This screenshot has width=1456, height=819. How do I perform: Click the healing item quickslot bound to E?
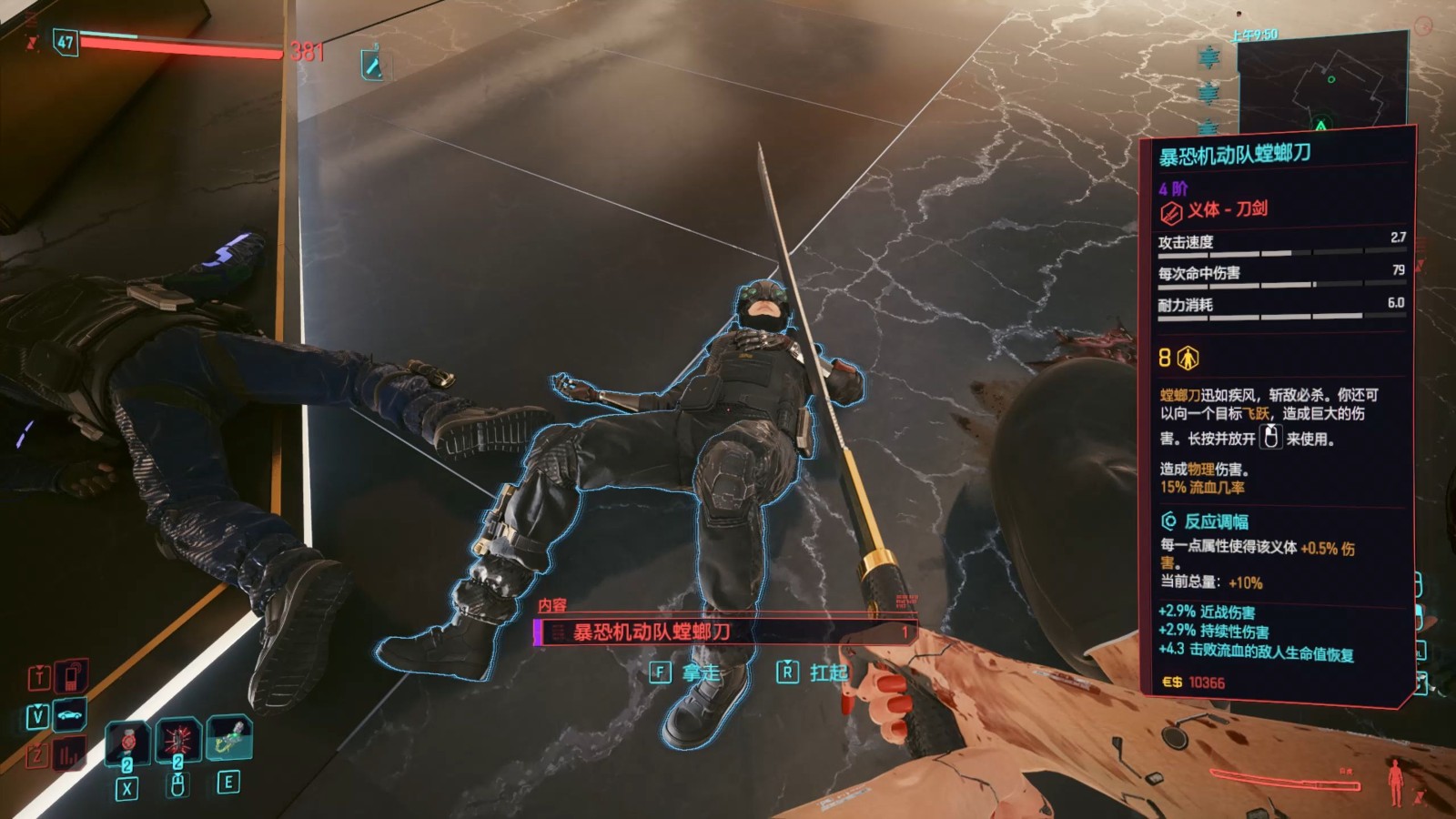pos(231,738)
